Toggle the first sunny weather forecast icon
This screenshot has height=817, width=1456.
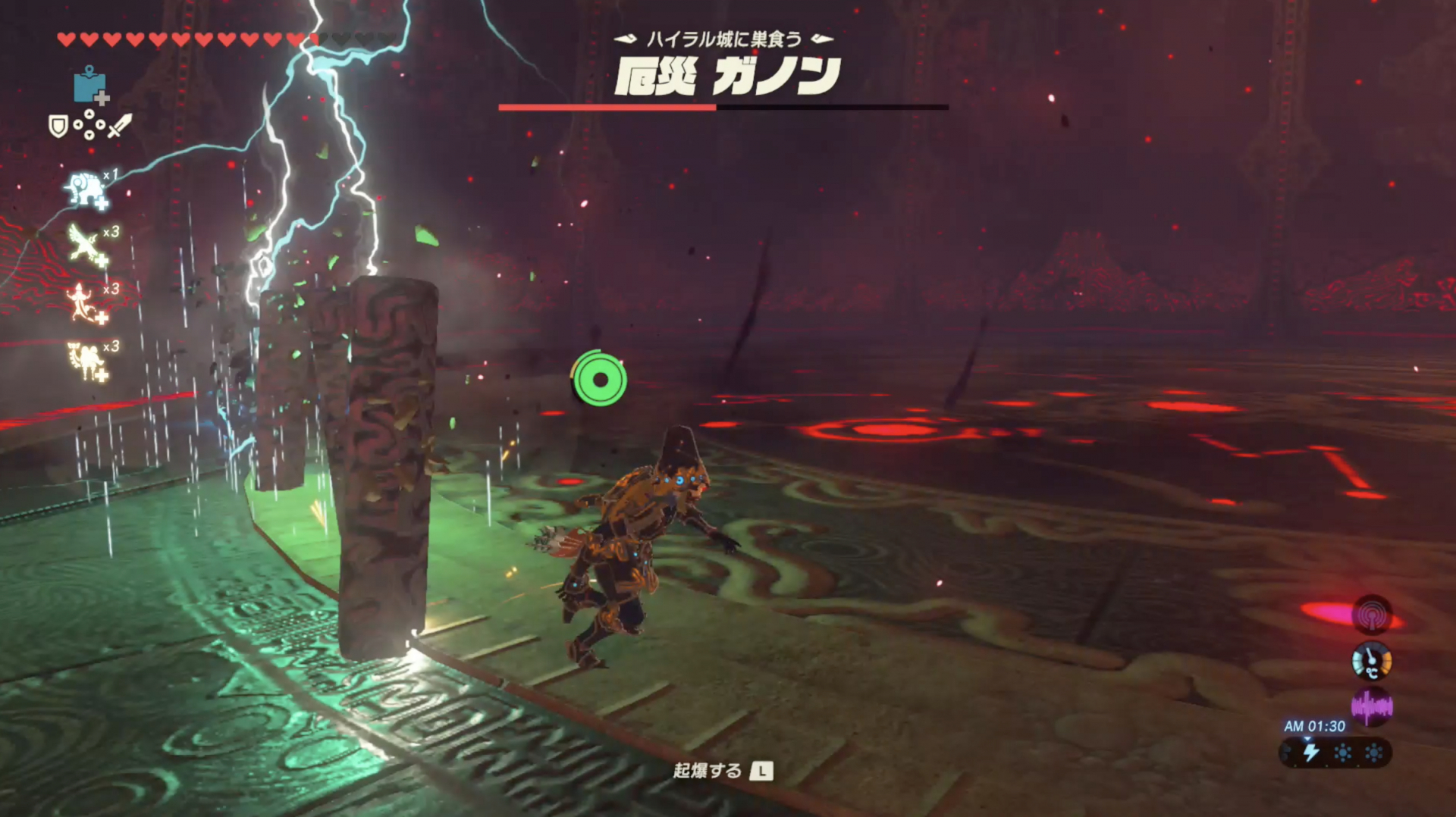click(1343, 753)
